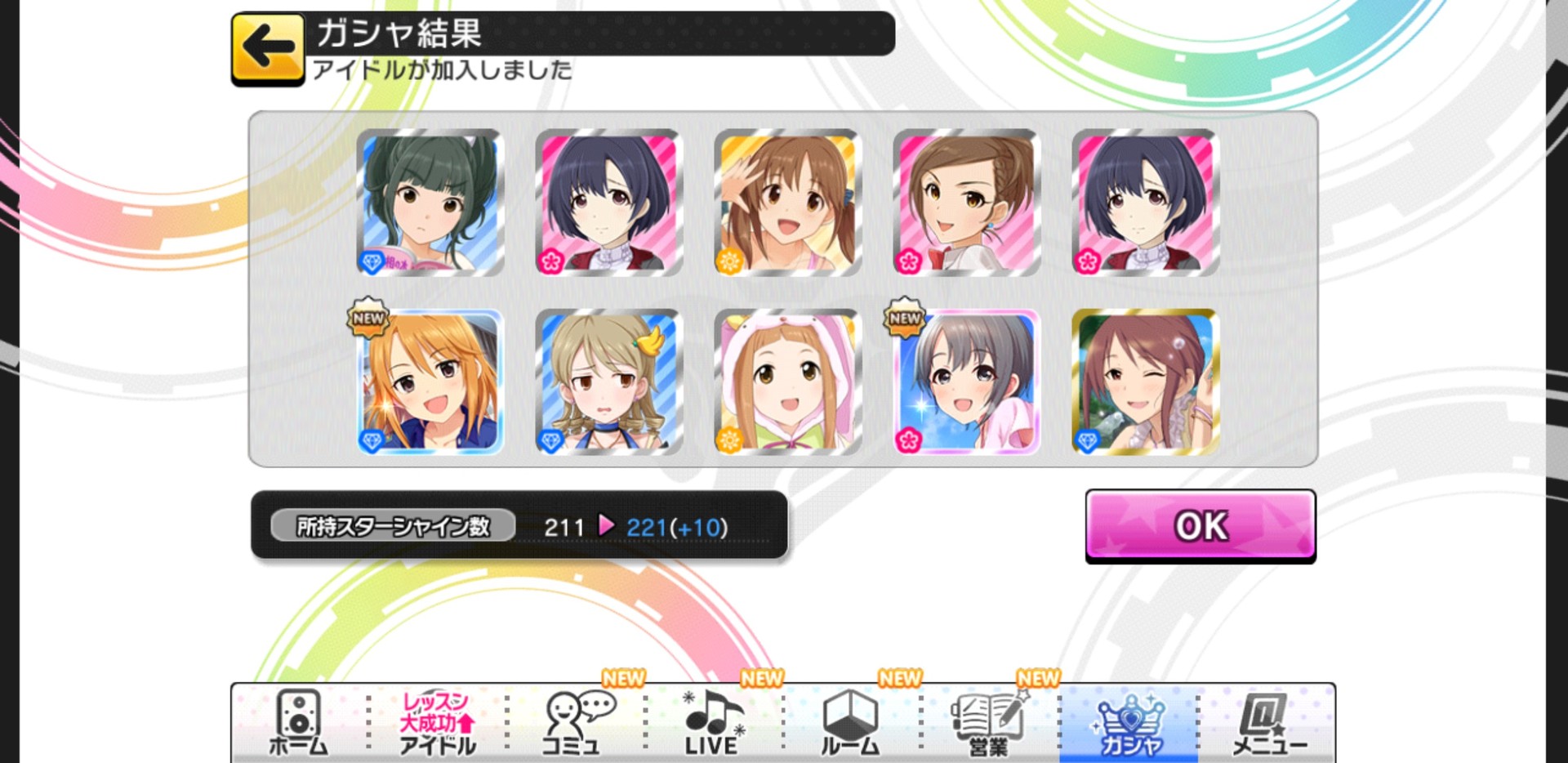Go to the ルーム room tab
The image size is (1568, 763).
pyautogui.click(x=850, y=723)
